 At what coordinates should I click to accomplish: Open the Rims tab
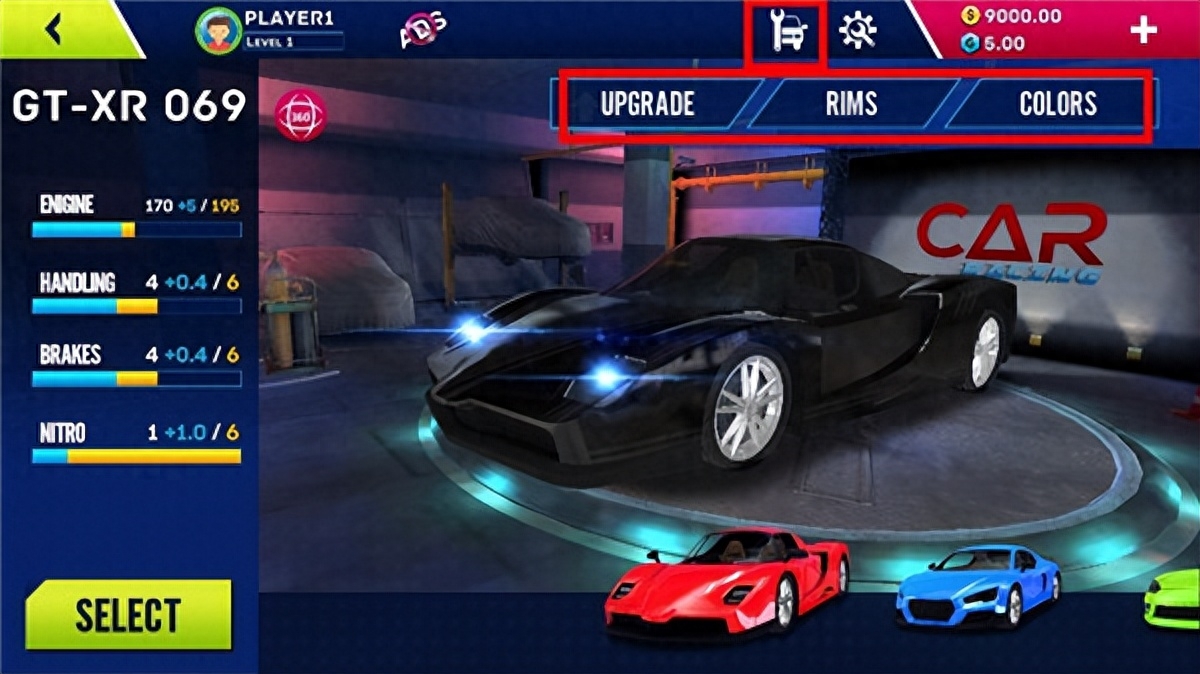pos(851,104)
